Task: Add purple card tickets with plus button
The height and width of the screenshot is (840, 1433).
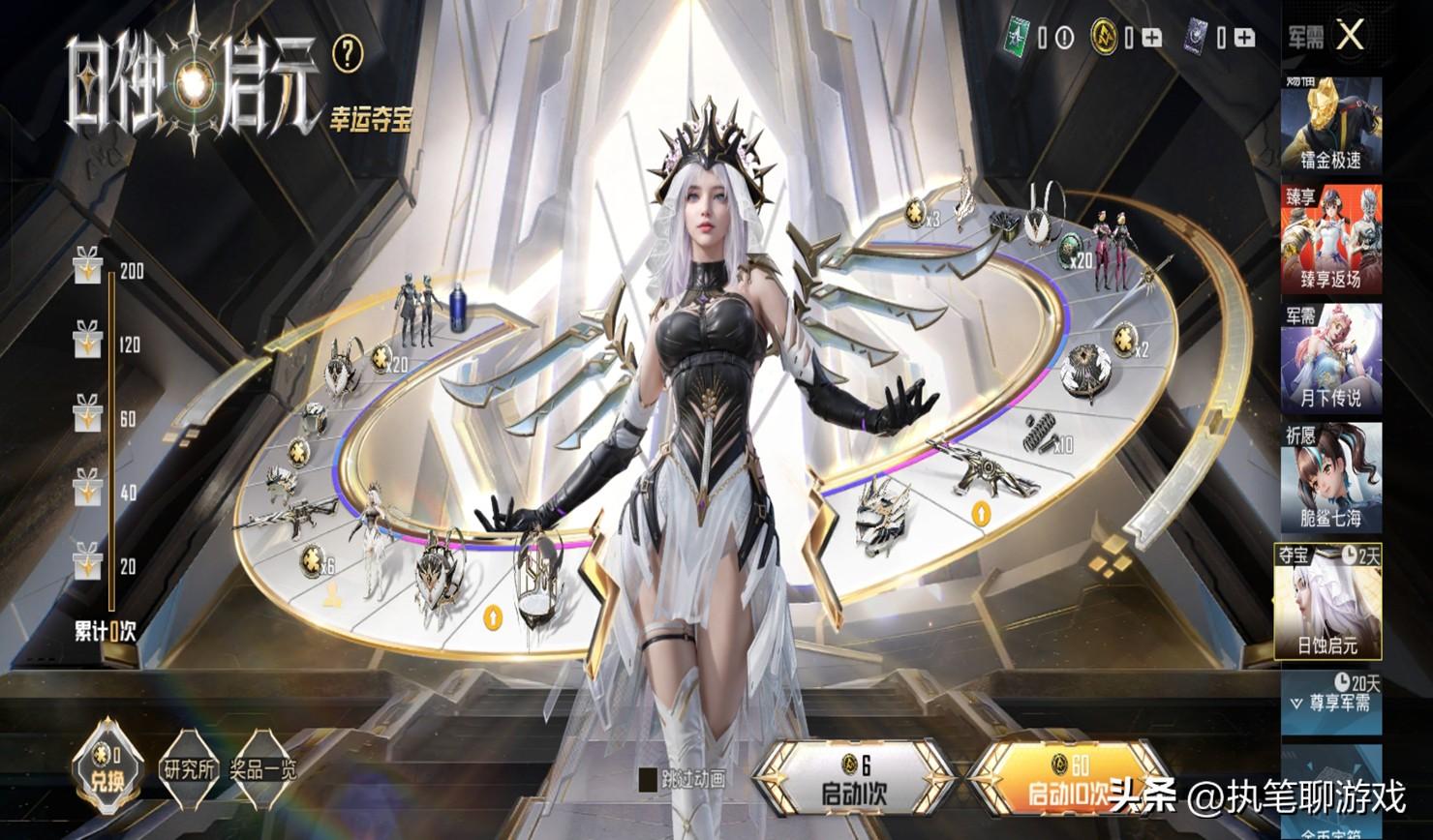Action: (x=1245, y=38)
